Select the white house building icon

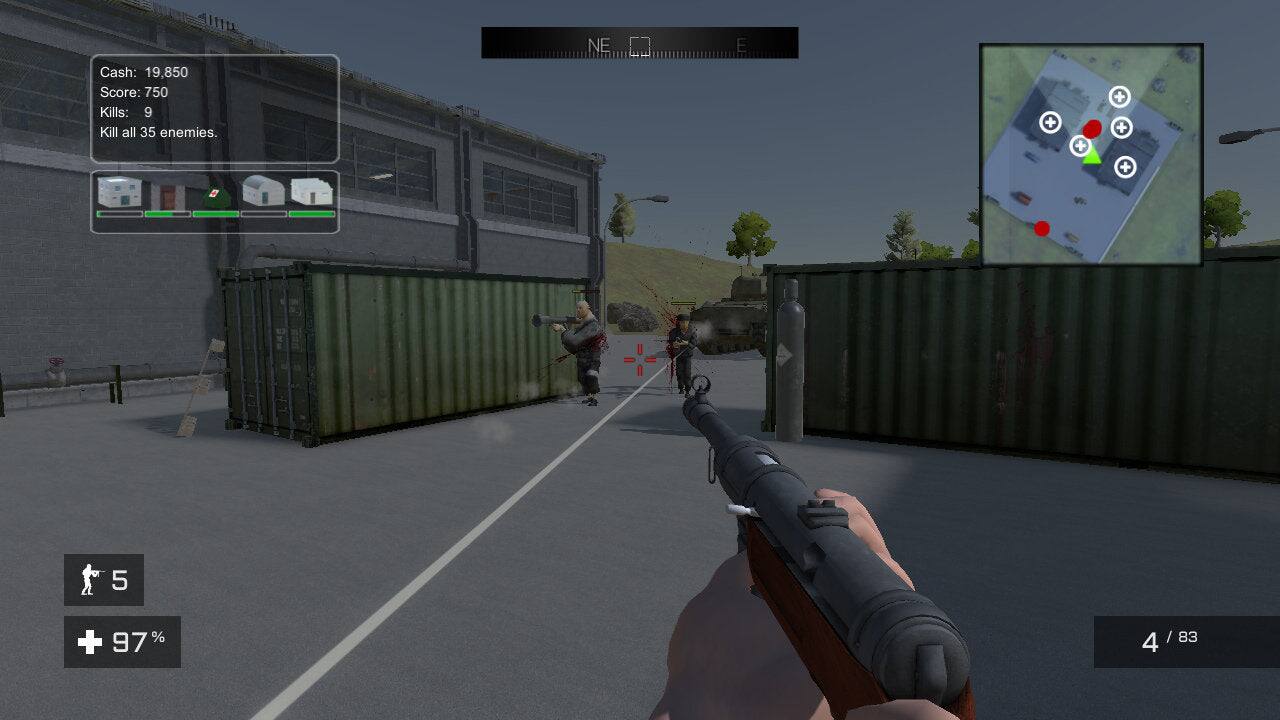(x=117, y=191)
